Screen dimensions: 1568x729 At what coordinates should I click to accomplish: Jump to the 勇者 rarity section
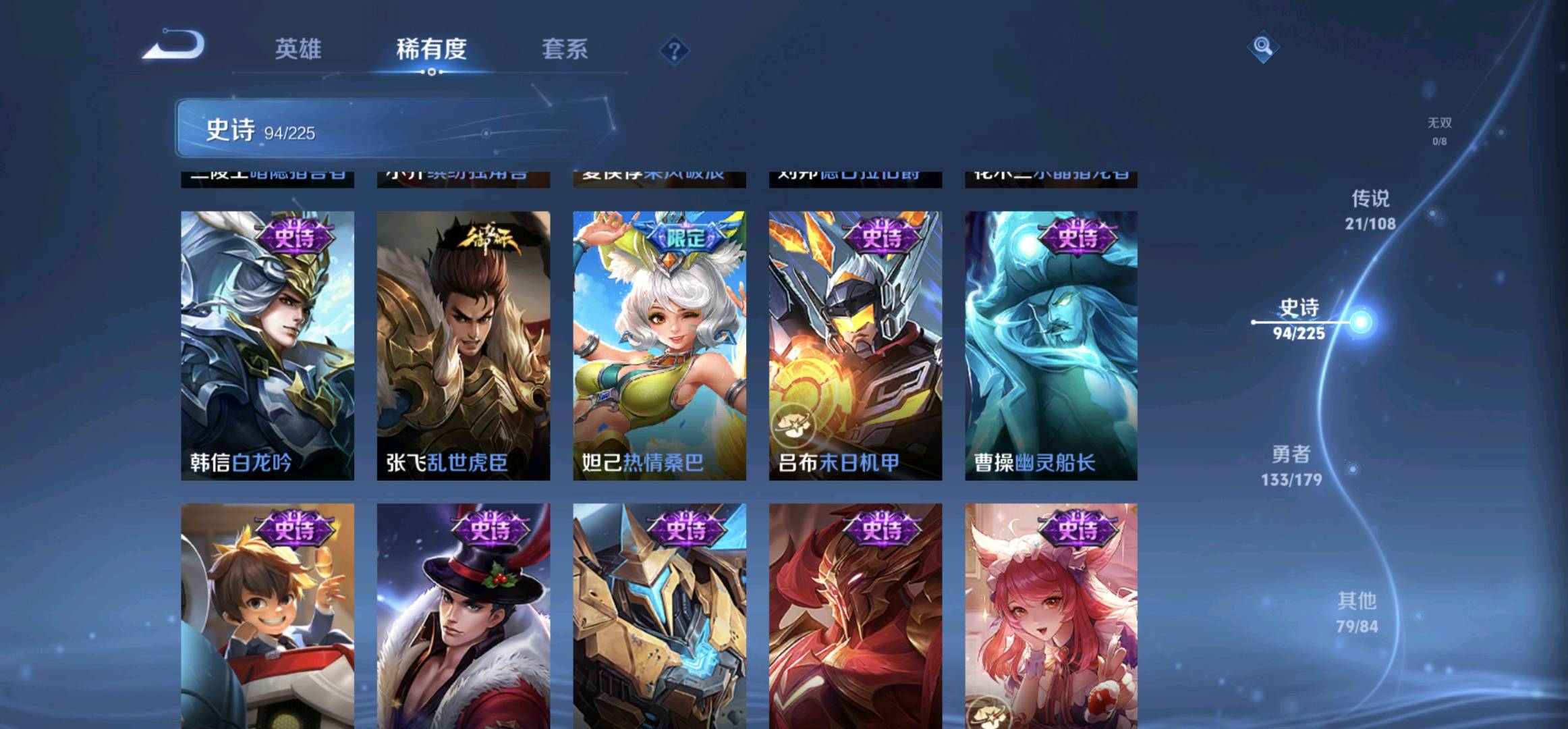tap(1291, 465)
